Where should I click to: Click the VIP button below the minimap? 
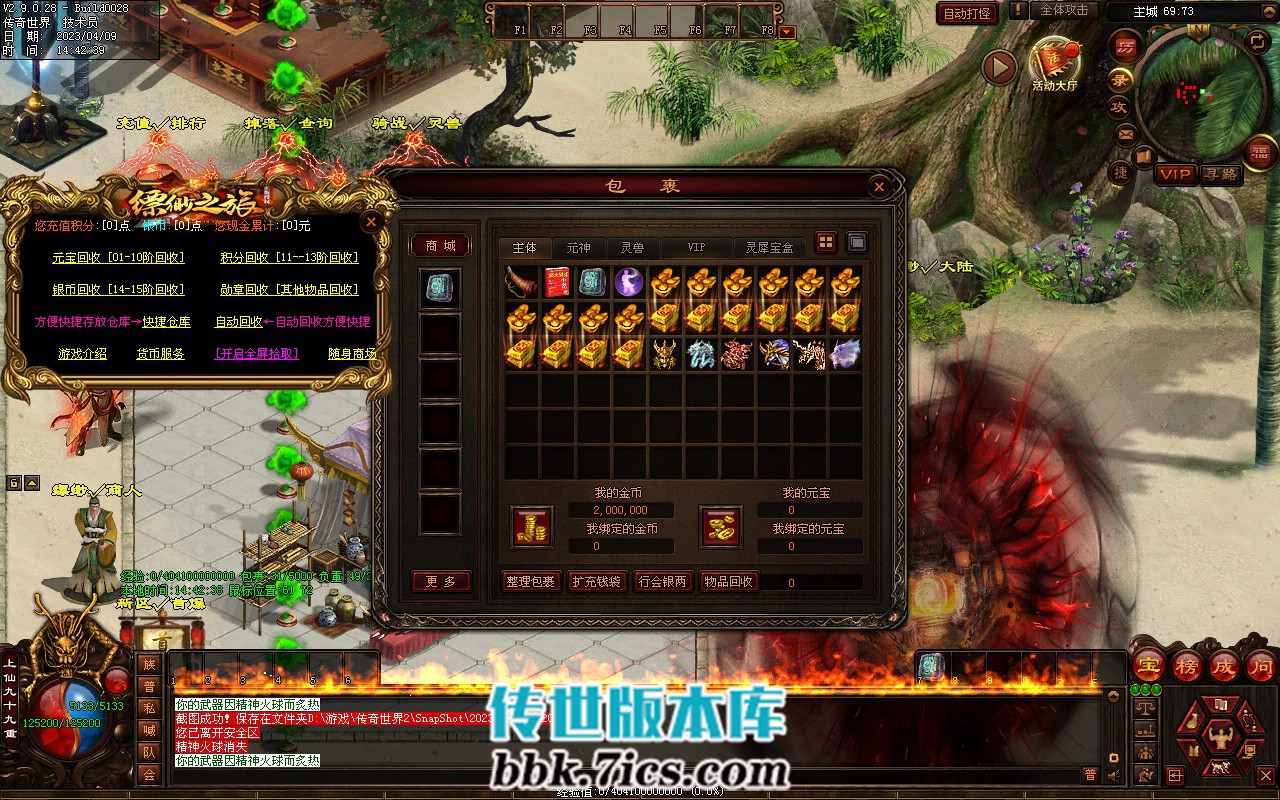click(x=1175, y=174)
